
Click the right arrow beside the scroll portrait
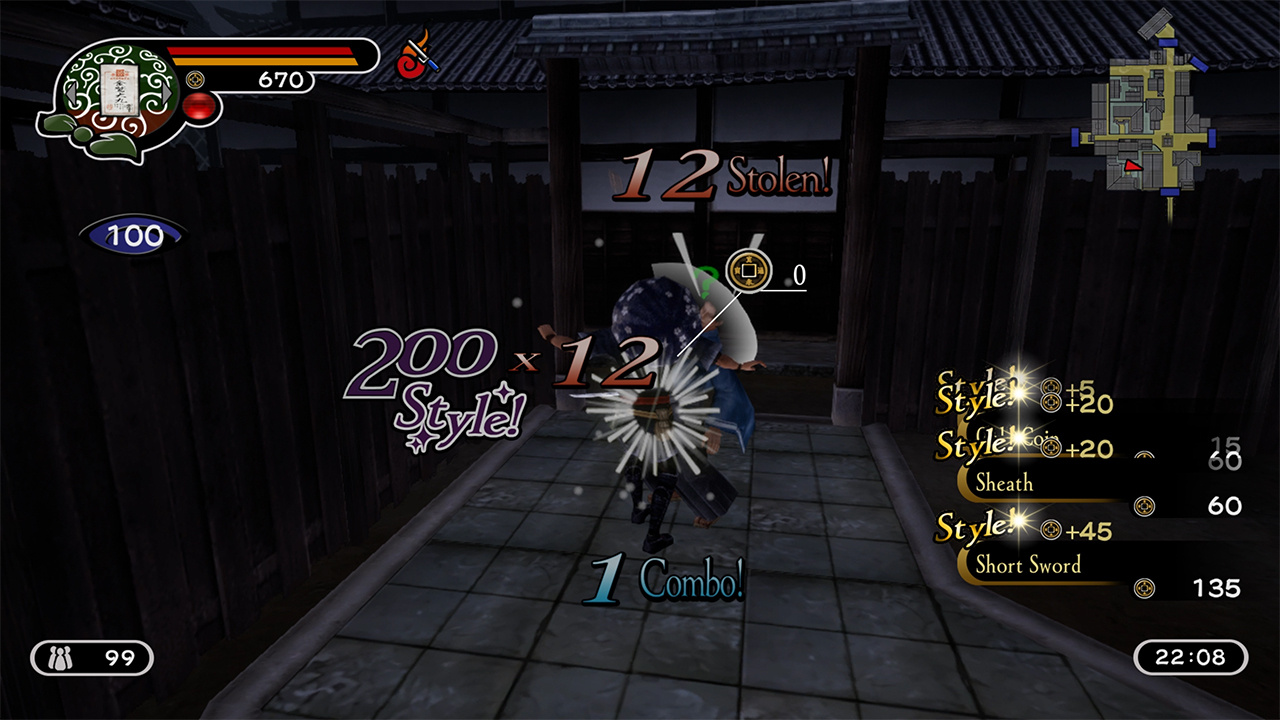166,93
